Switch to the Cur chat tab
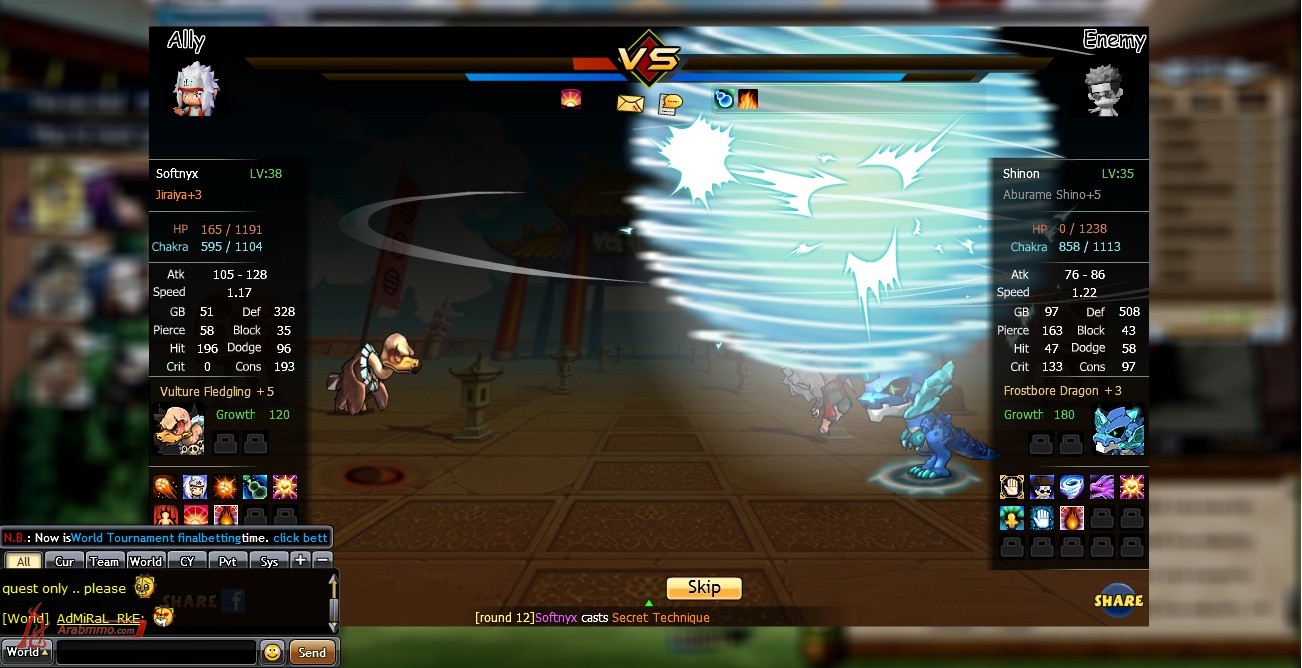1302x668 pixels. coord(65,562)
